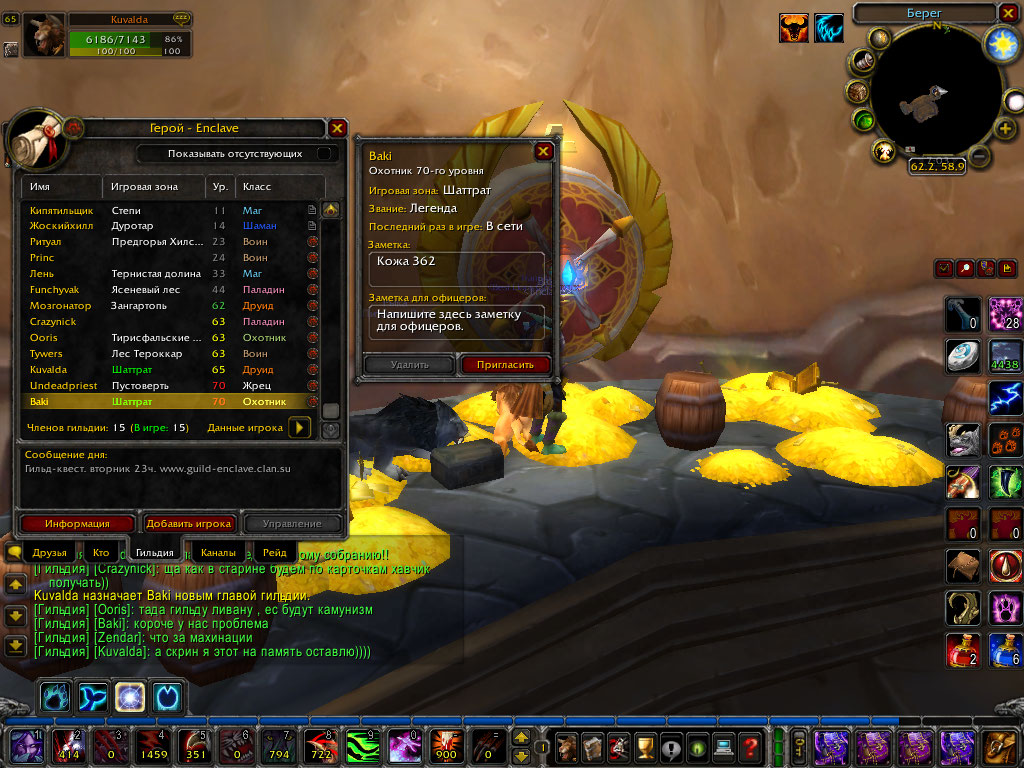This screenshot has width=1024, height=768.
Task: Select Kuvalda in the guild roster
Action: [x=47, y=370]
